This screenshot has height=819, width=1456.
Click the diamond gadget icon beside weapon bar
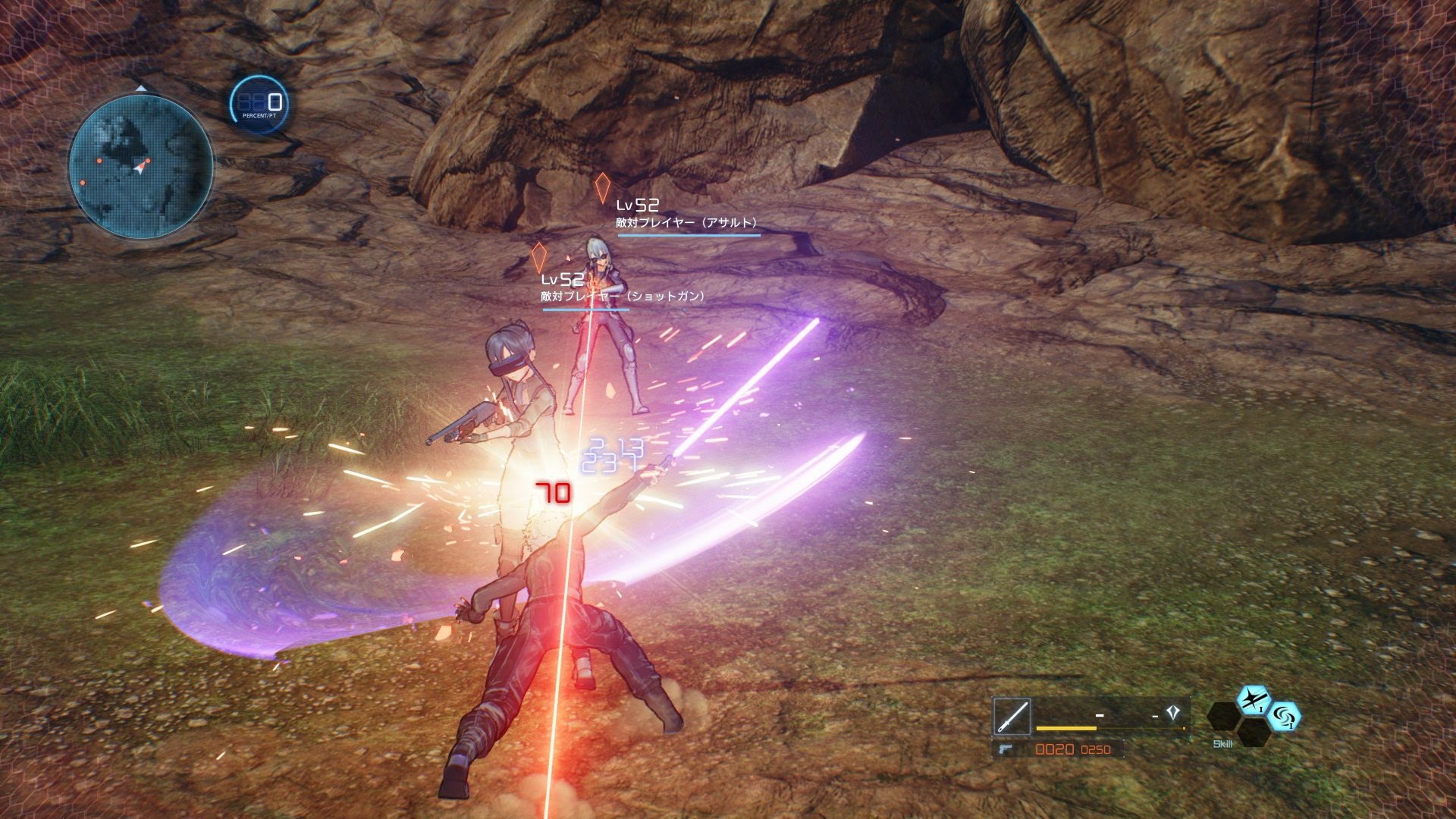(1173, 712)
